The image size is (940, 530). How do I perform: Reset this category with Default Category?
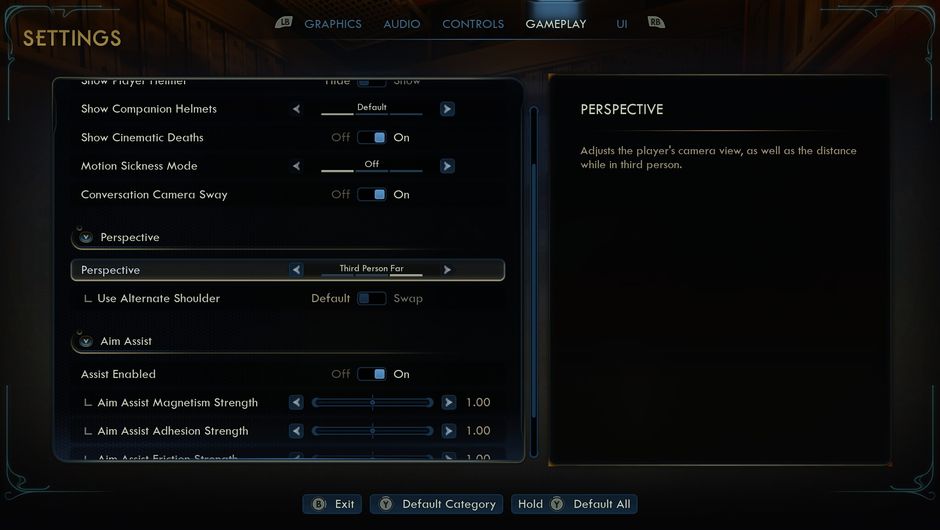click(437, 504)
